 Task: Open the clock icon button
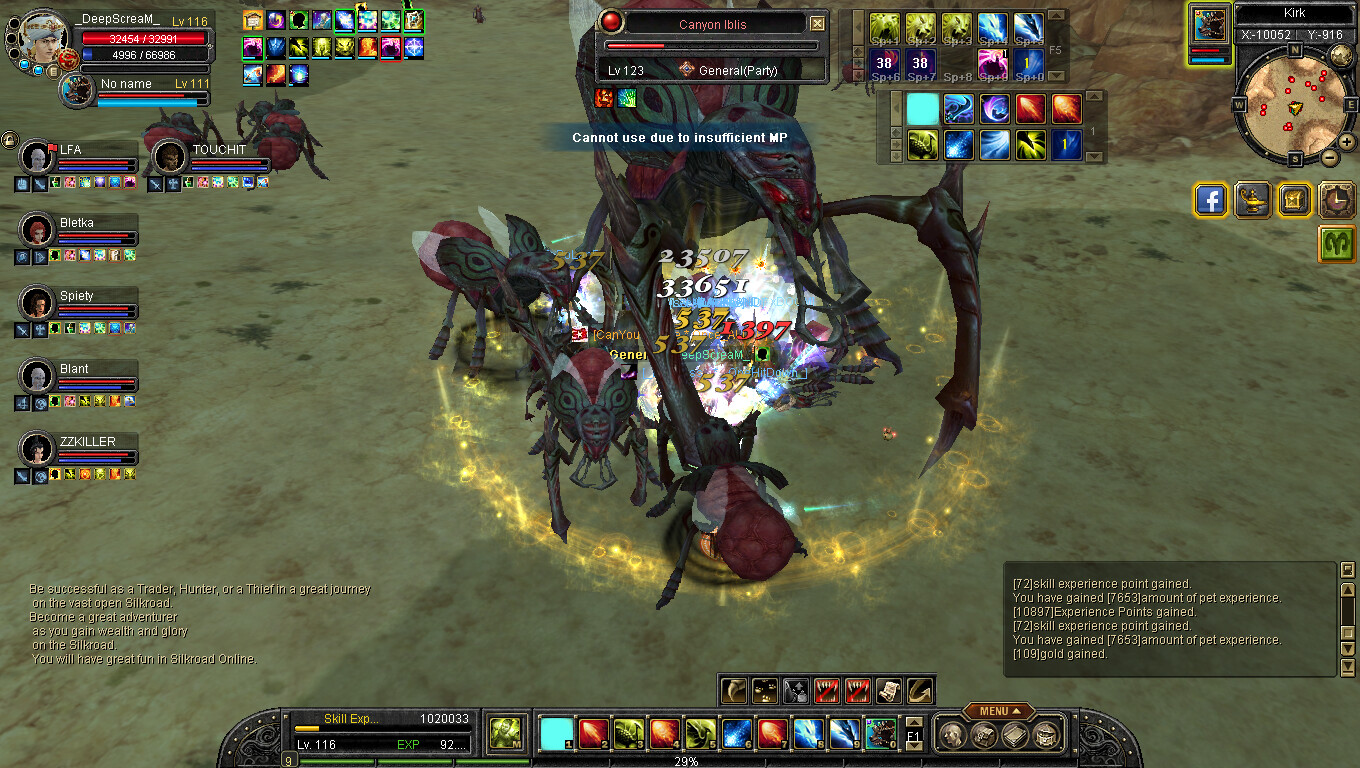click(x=1336, y=200)
